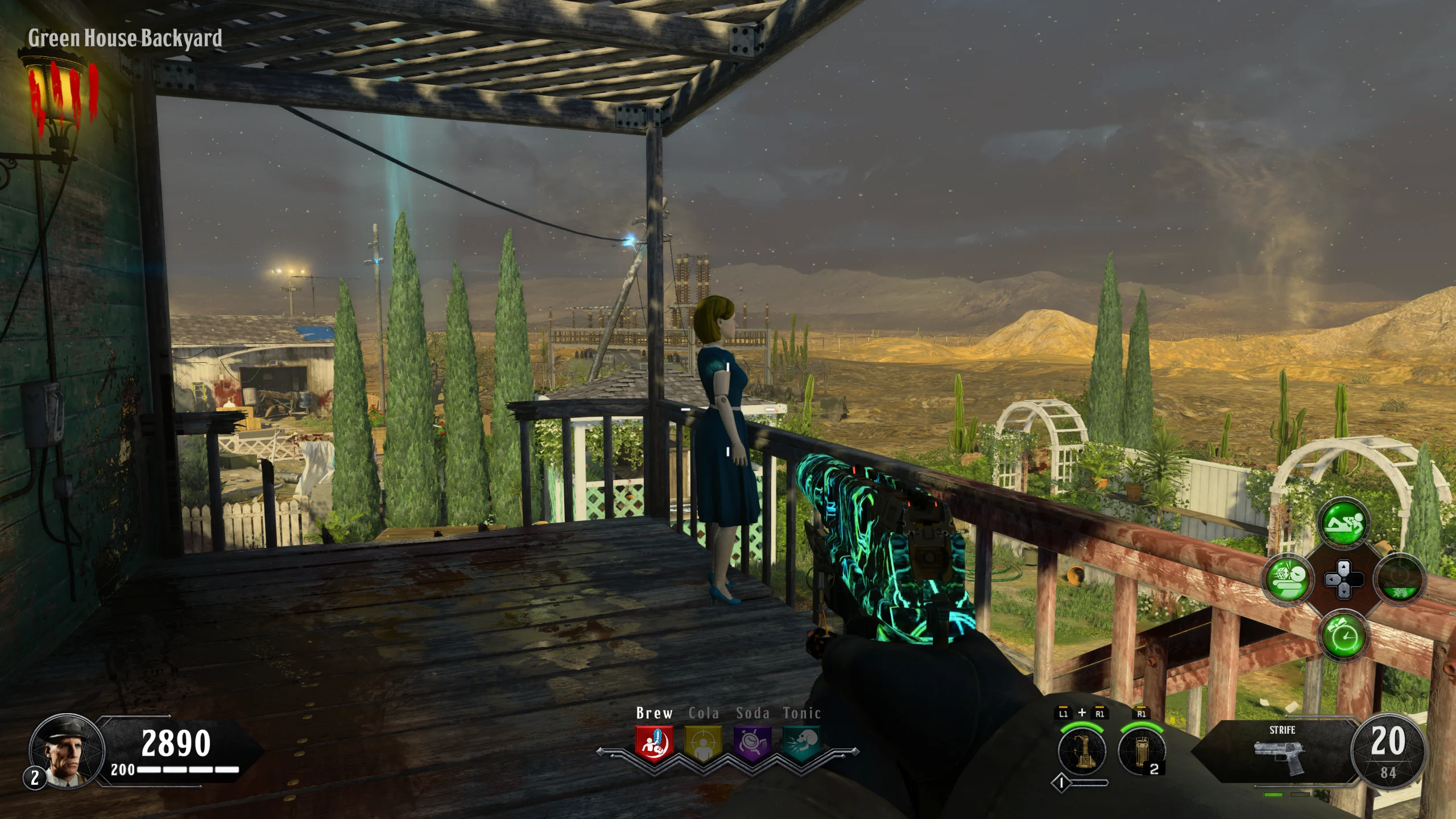The image size is (1456, 819).
Task: Select the alarm clock elixir
Action: [x=1344, y=635]
